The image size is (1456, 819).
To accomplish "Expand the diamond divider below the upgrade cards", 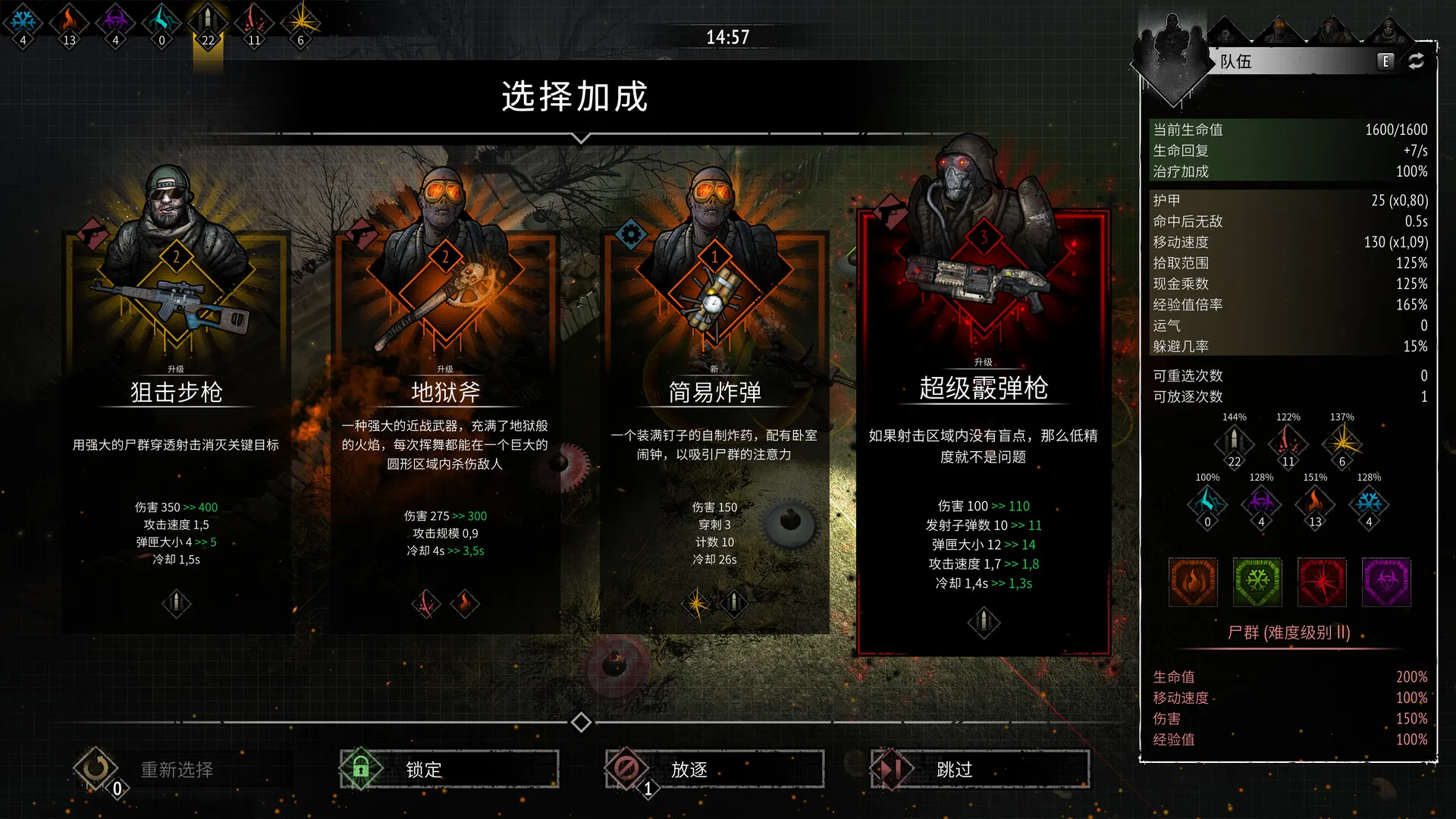I will click(582, 723).
